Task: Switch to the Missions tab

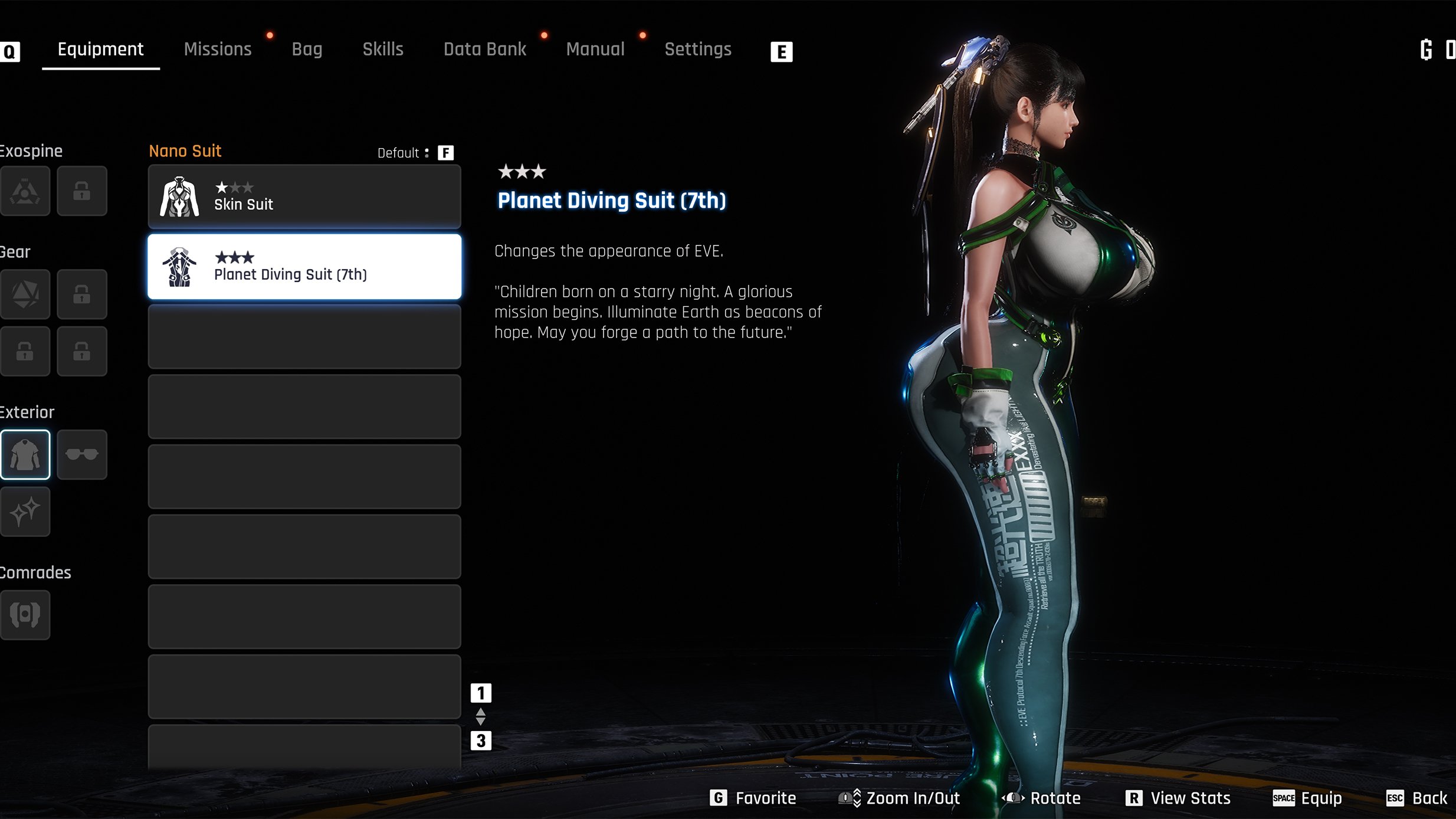Action: [x=218, y=50]
